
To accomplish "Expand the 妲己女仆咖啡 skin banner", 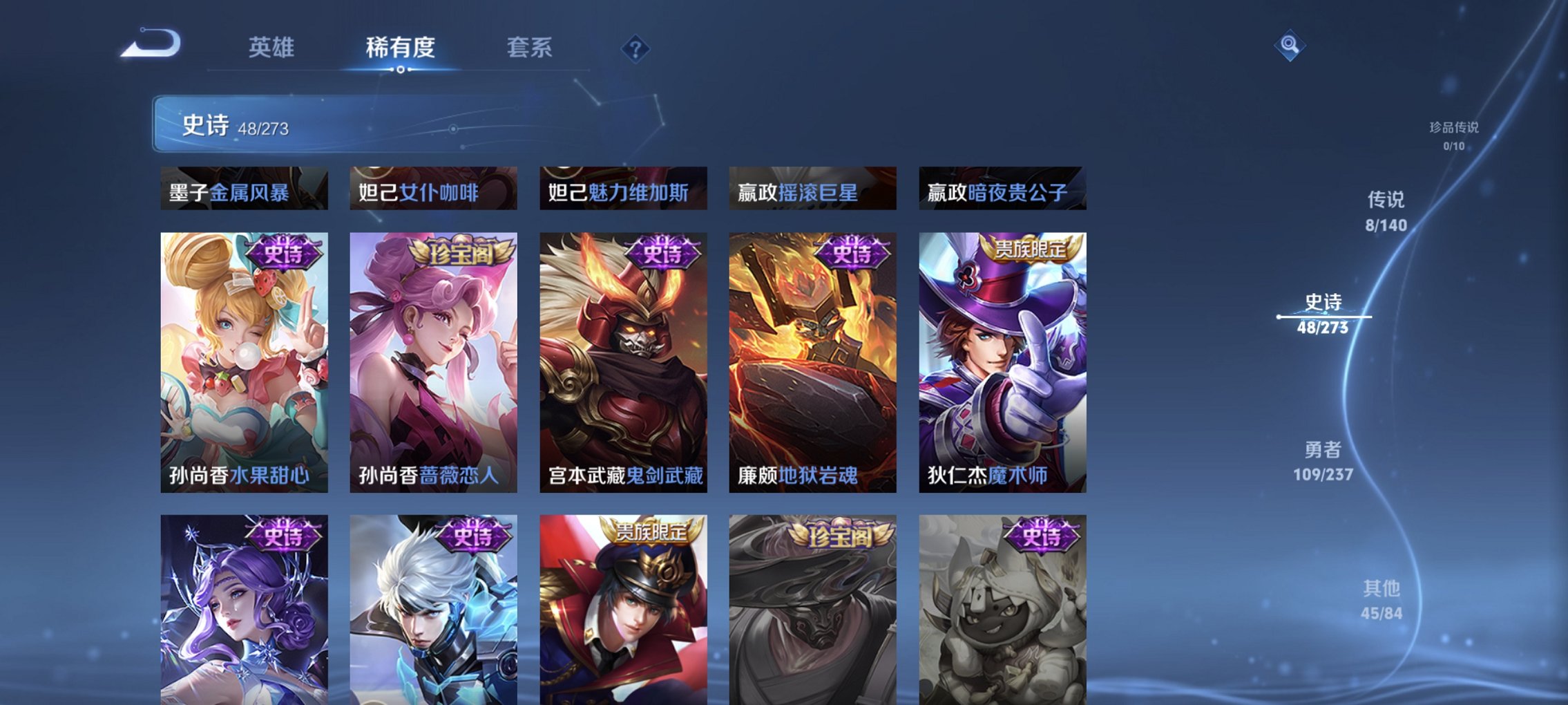I will [x=430, y=194].
